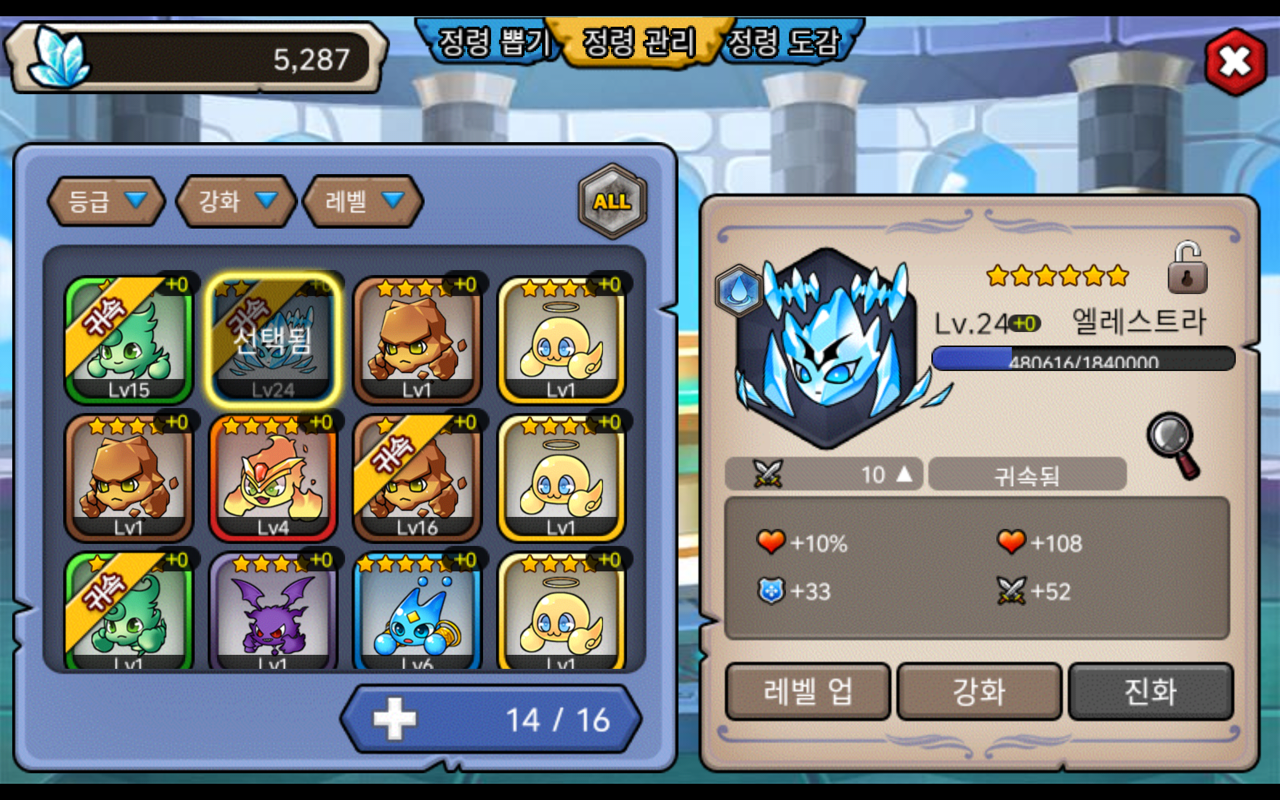The width and height of the screenshot is (1280, 800).
Task: Expand the 레벨 sort dropdown
Action: (x=363, y=201)
